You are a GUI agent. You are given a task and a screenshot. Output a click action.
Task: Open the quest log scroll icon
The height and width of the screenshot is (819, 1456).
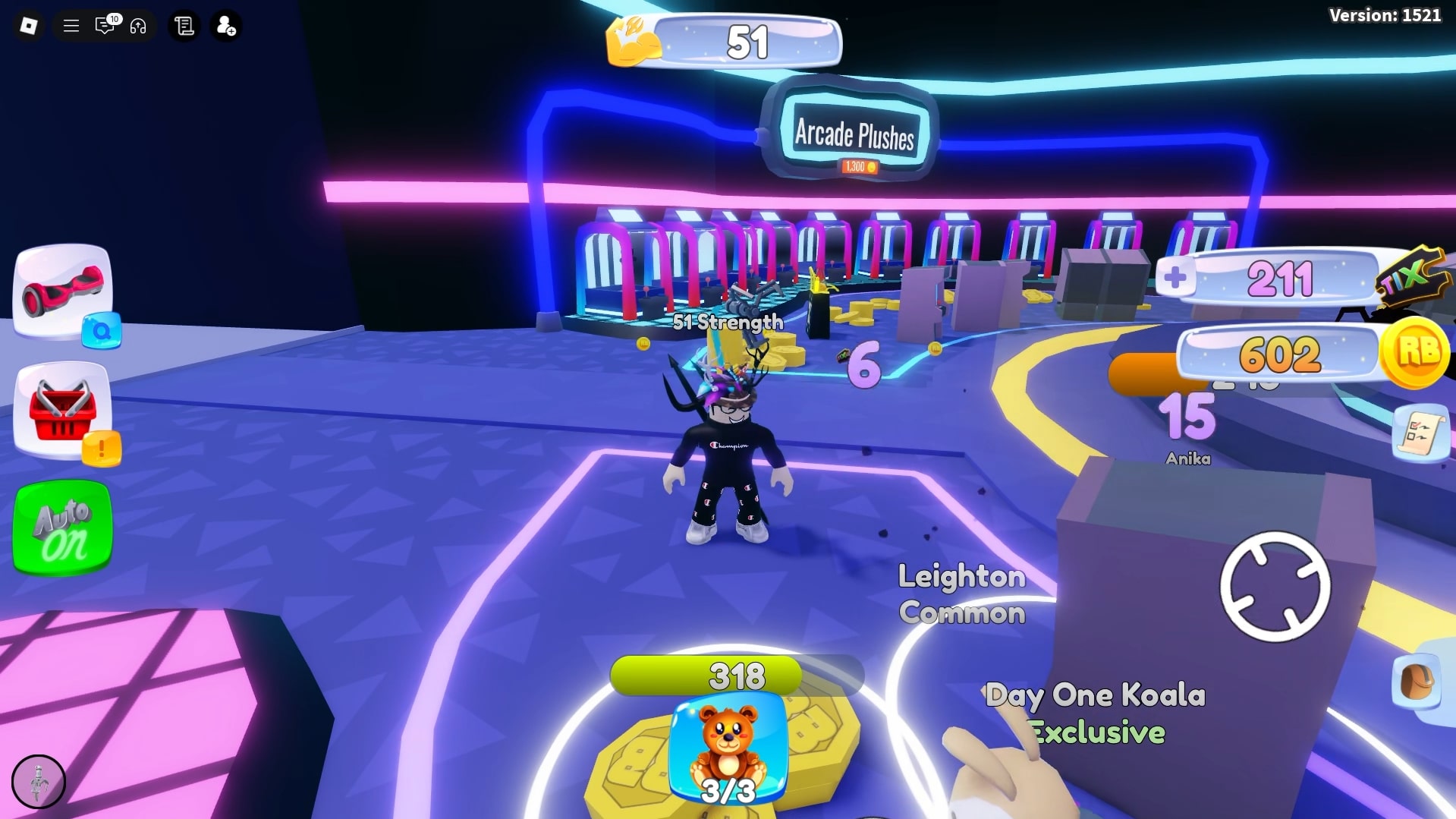183,25
